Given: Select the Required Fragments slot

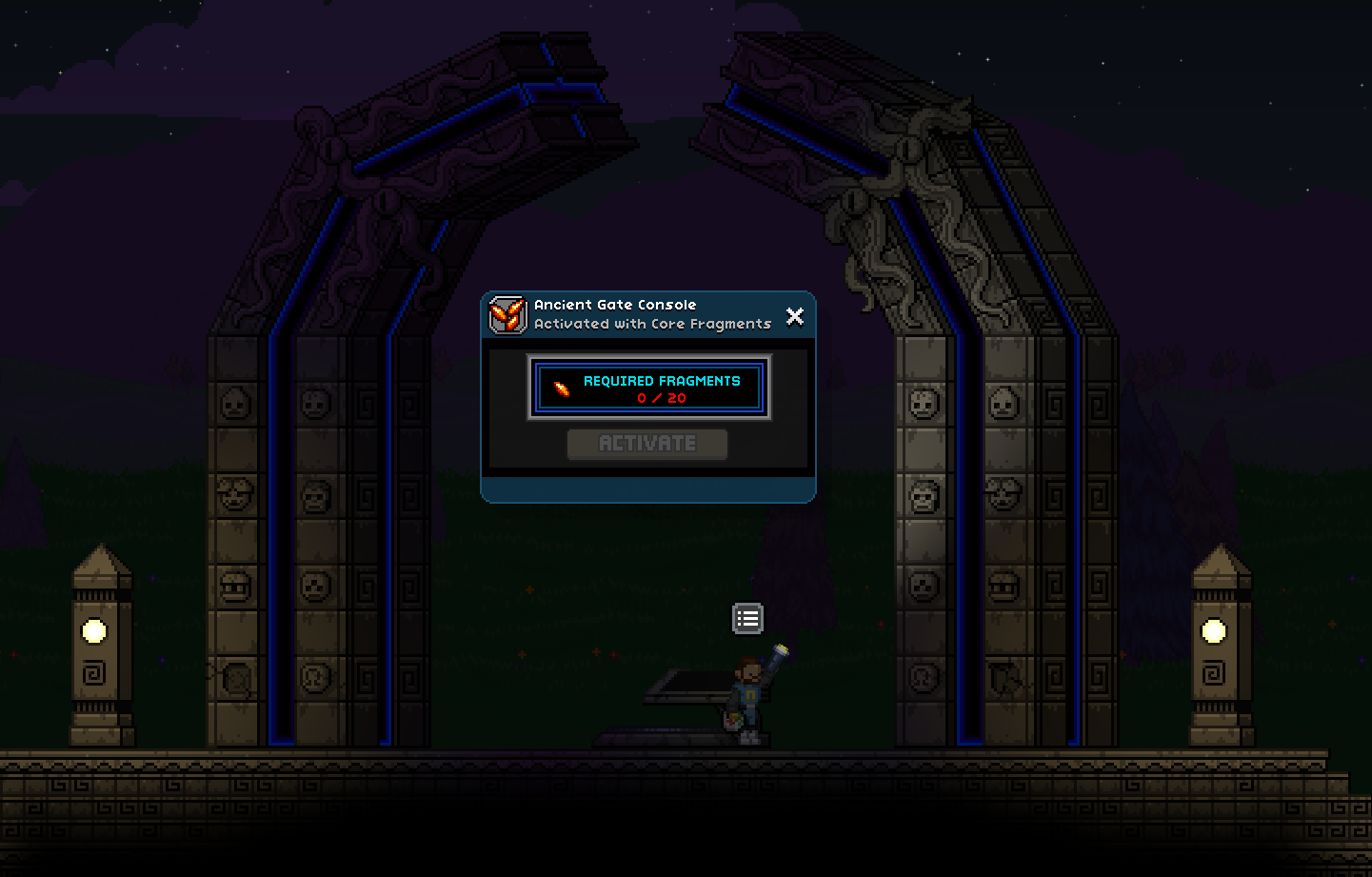Looking at the screenshot, I should tap(649, 388).
